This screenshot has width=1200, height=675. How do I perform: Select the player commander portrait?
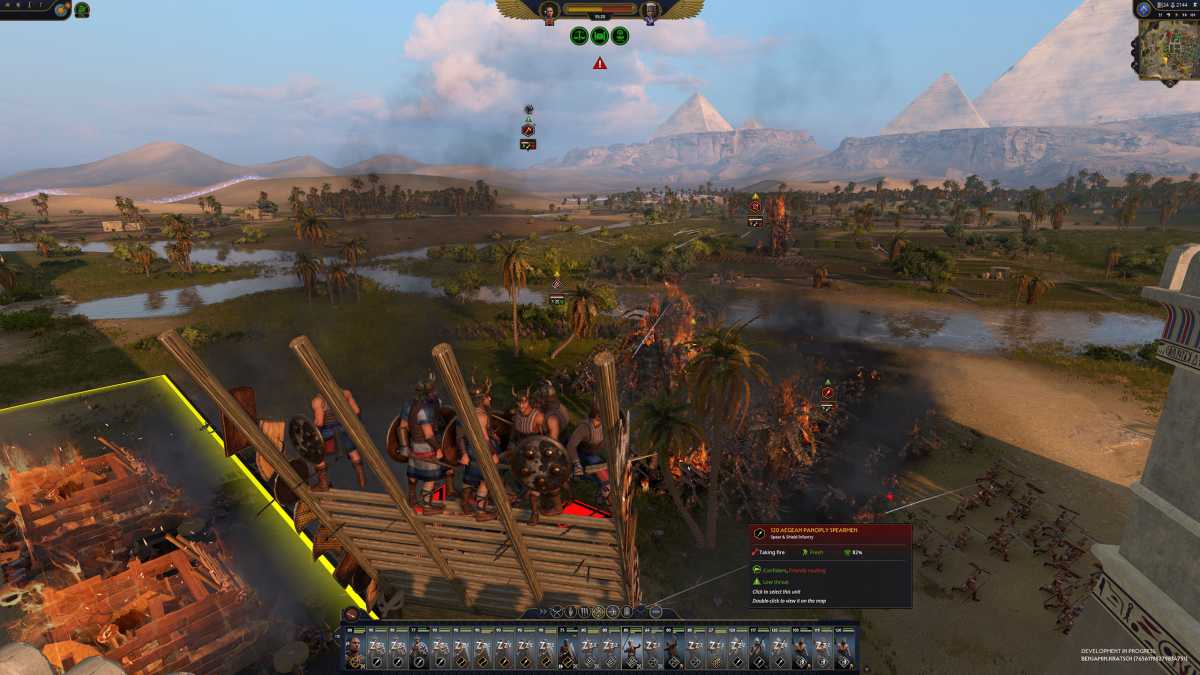pos(549,11)
